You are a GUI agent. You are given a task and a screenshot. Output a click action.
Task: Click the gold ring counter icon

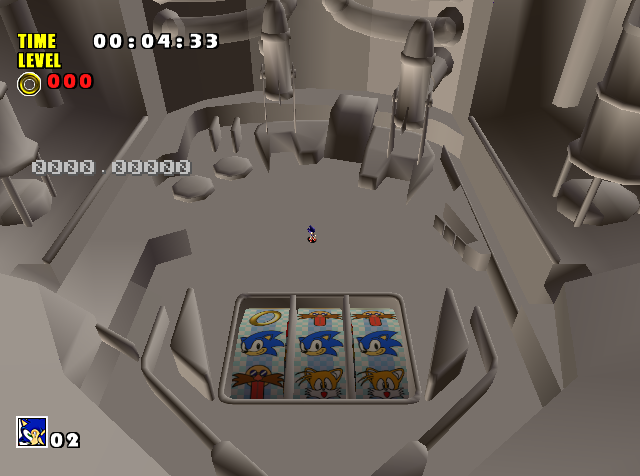[29, 83]
